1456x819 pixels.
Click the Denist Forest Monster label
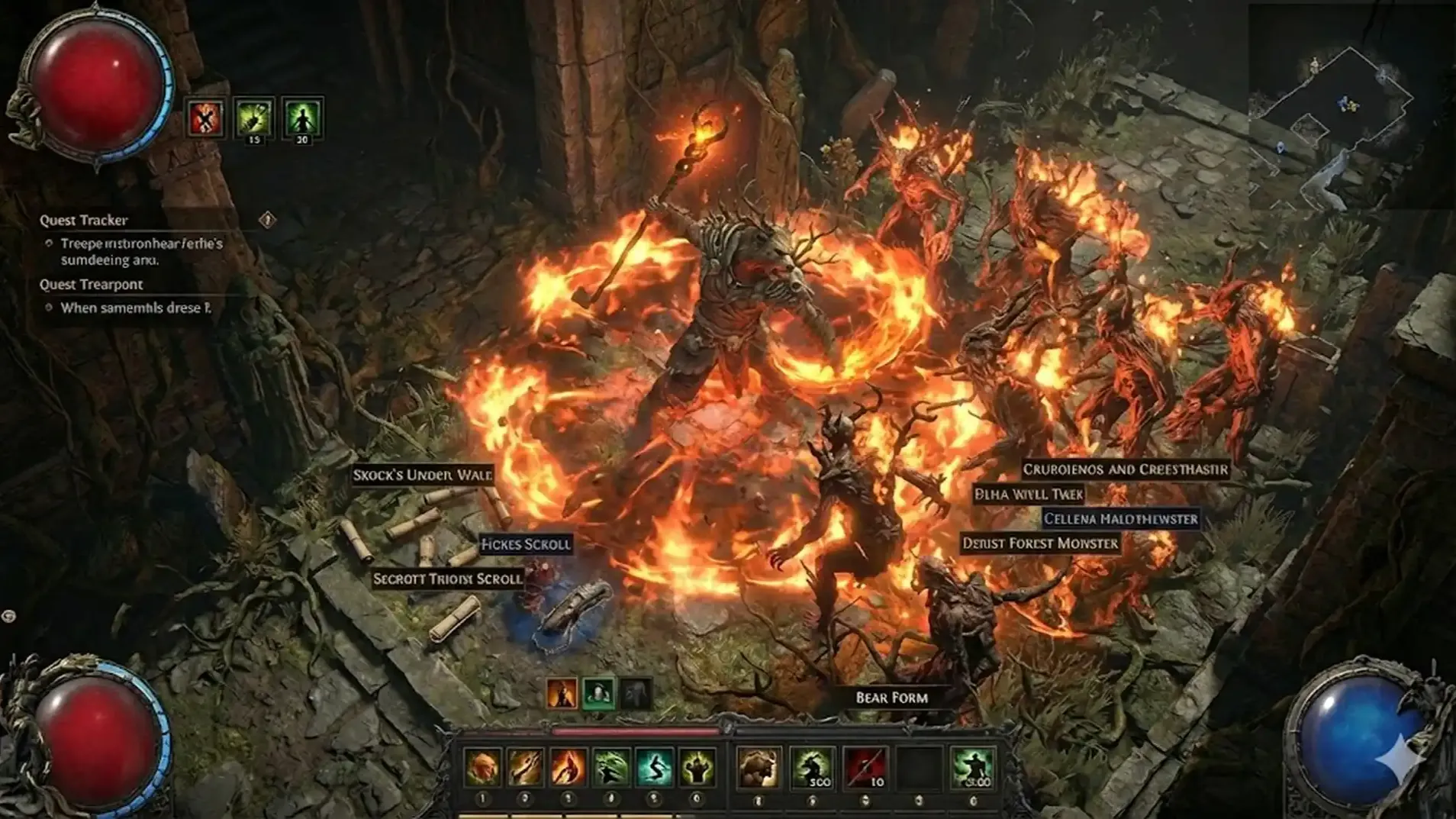click(1039, 543)
